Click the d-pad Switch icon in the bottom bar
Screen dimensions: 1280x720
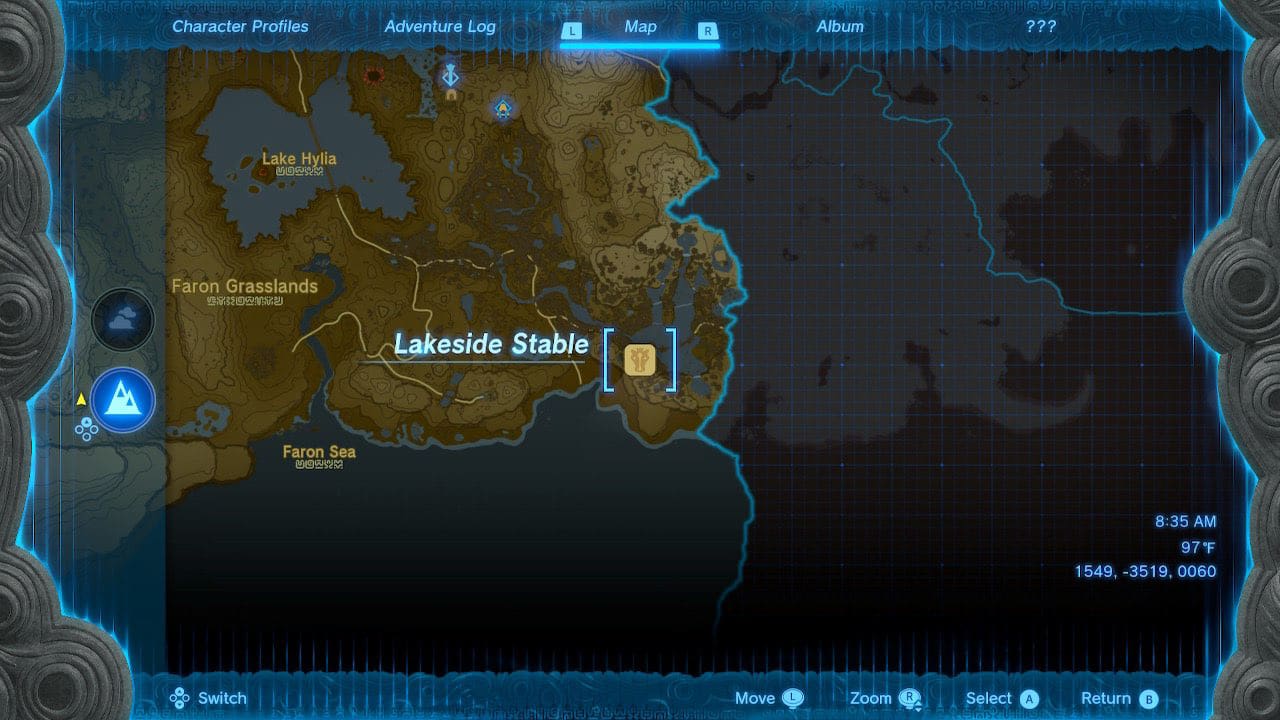pyautogui.click(x=180, y=697)
